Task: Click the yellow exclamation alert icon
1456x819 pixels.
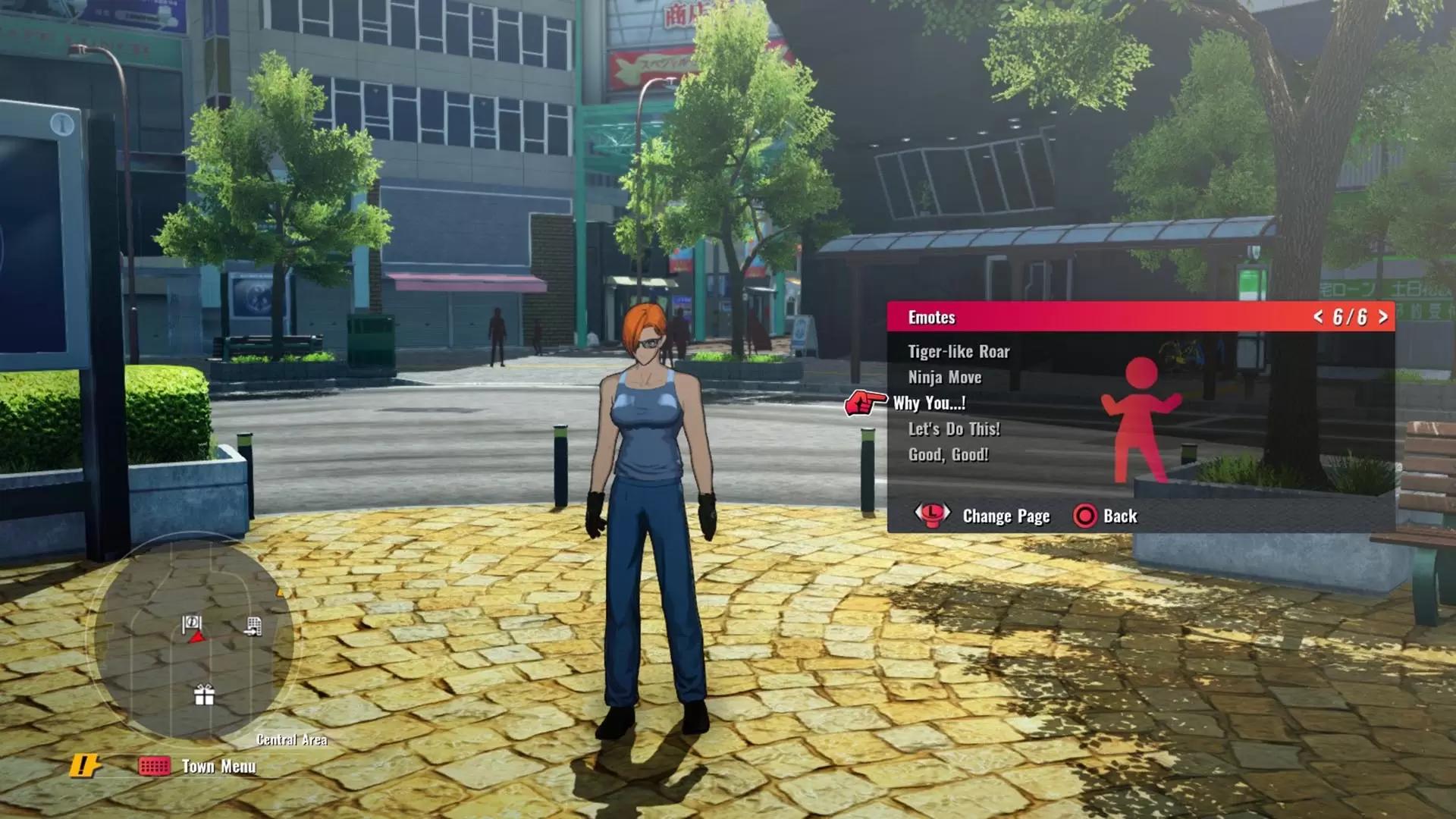Action: (84, 766)
